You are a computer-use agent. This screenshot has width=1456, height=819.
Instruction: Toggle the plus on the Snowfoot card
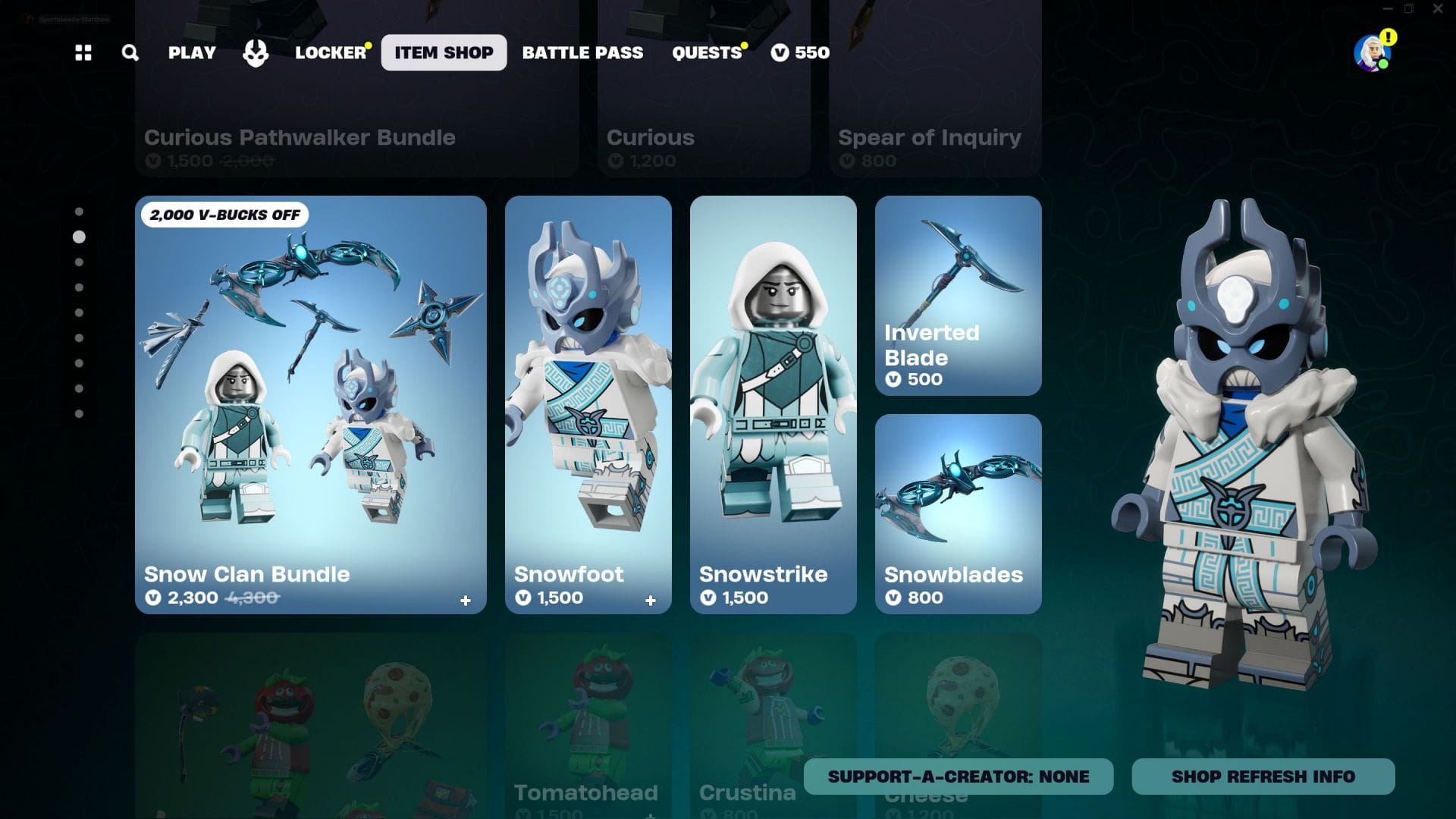click(651, 600)
